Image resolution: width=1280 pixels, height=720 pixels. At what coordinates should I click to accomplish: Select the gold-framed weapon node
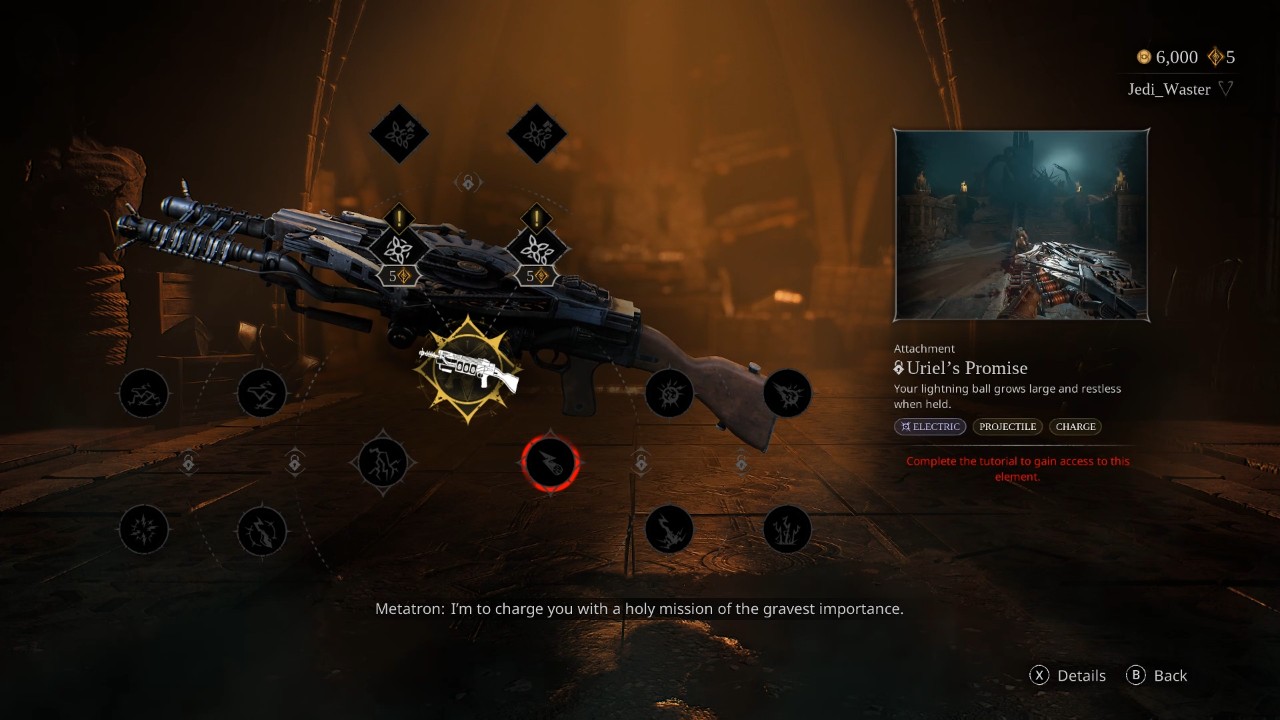(x=468, y=369)
